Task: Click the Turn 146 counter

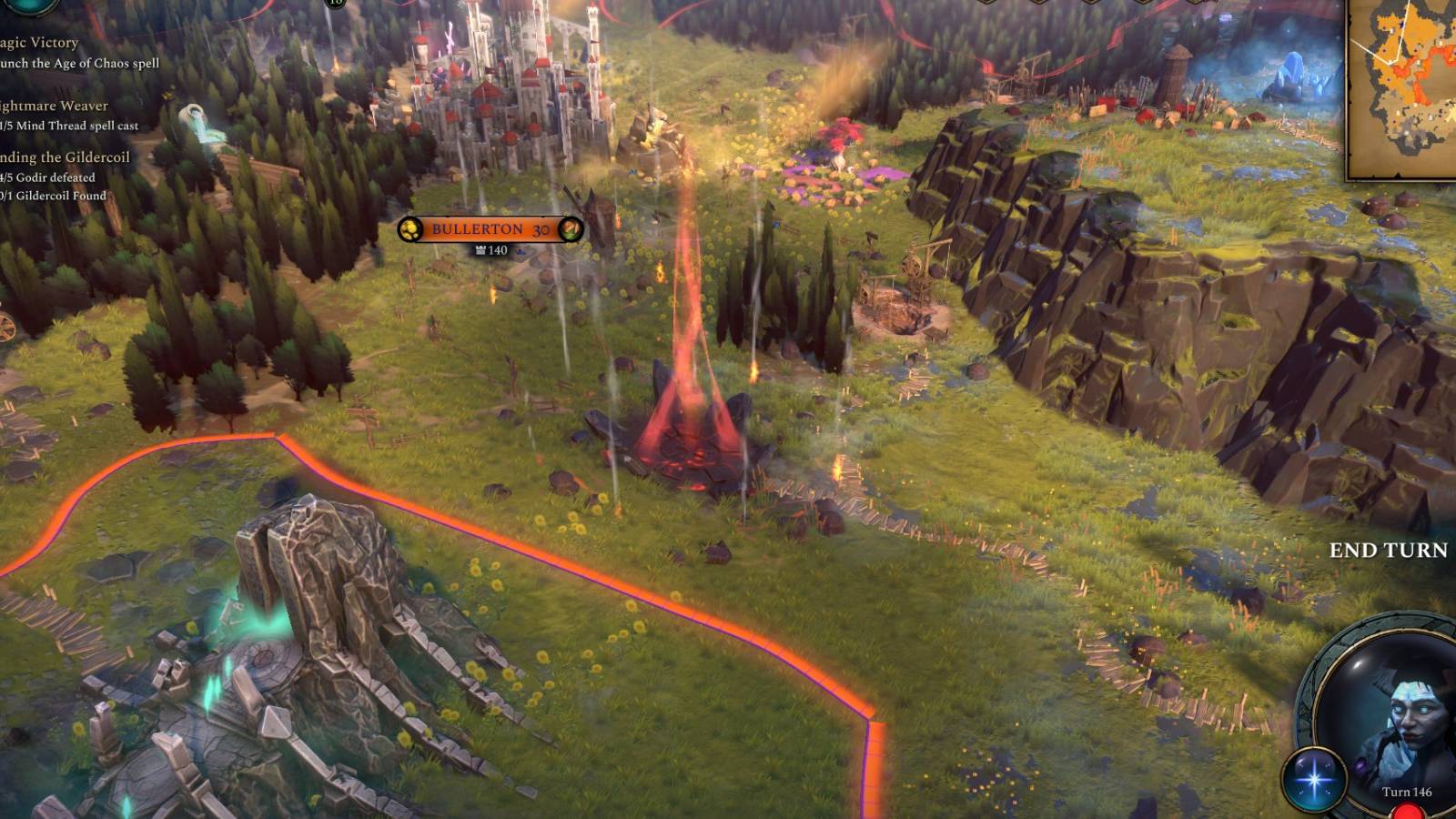Action: [1408, 793]
